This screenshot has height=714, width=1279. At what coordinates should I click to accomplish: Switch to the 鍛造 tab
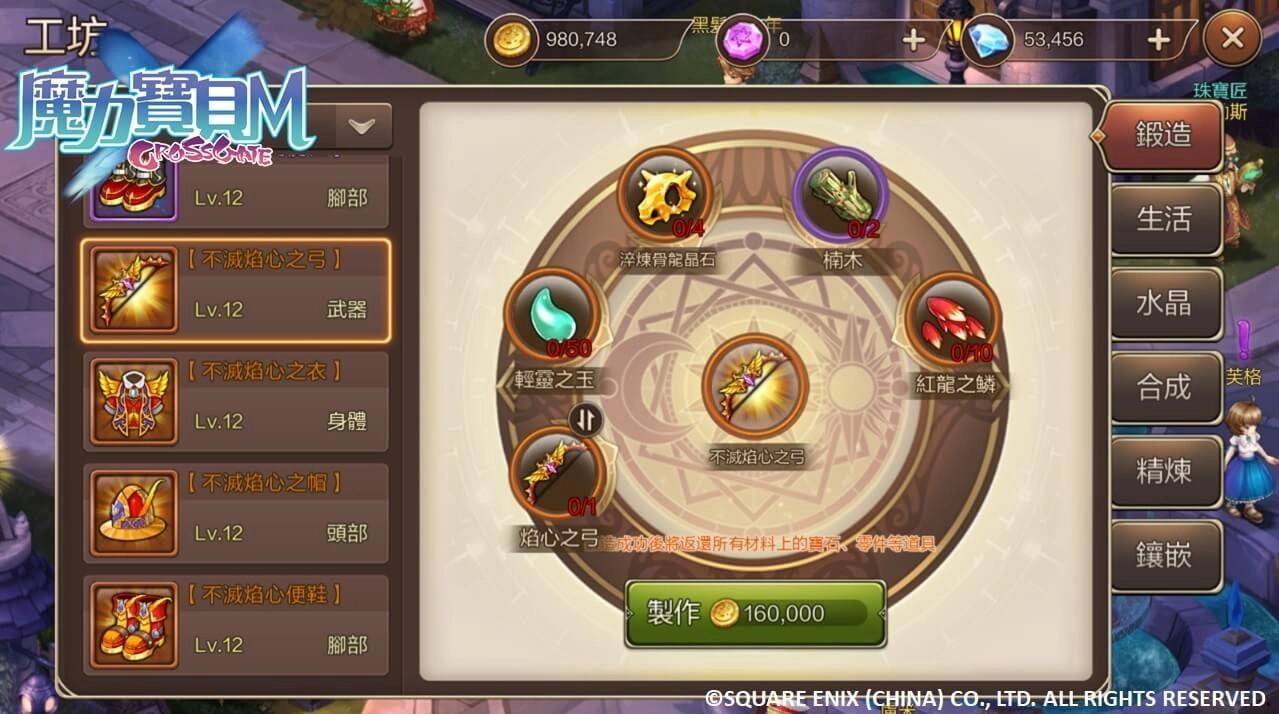click(1163, 136)
